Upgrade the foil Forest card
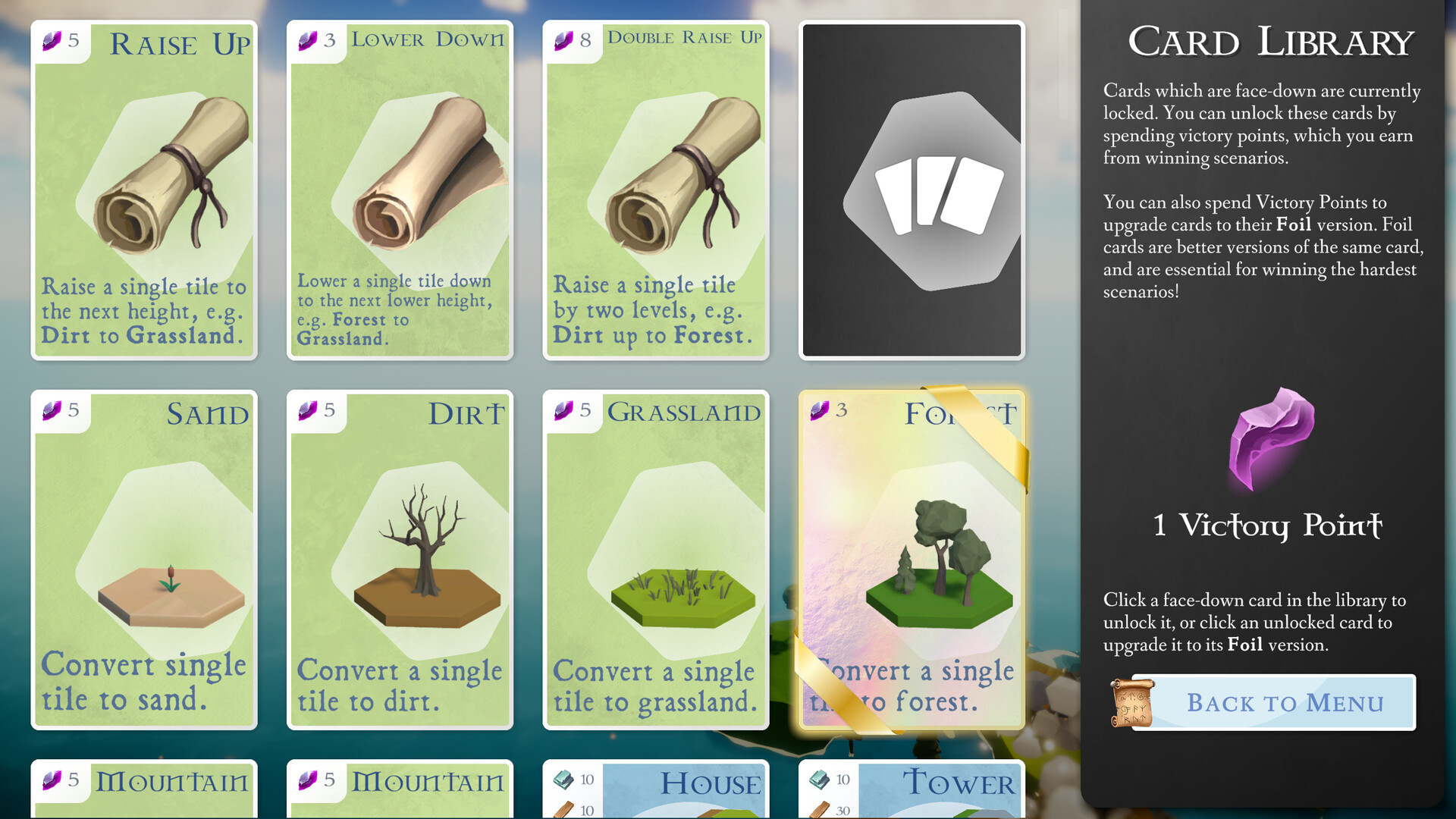The width and height of the screenshot is (1456, 819). point(912,557)
